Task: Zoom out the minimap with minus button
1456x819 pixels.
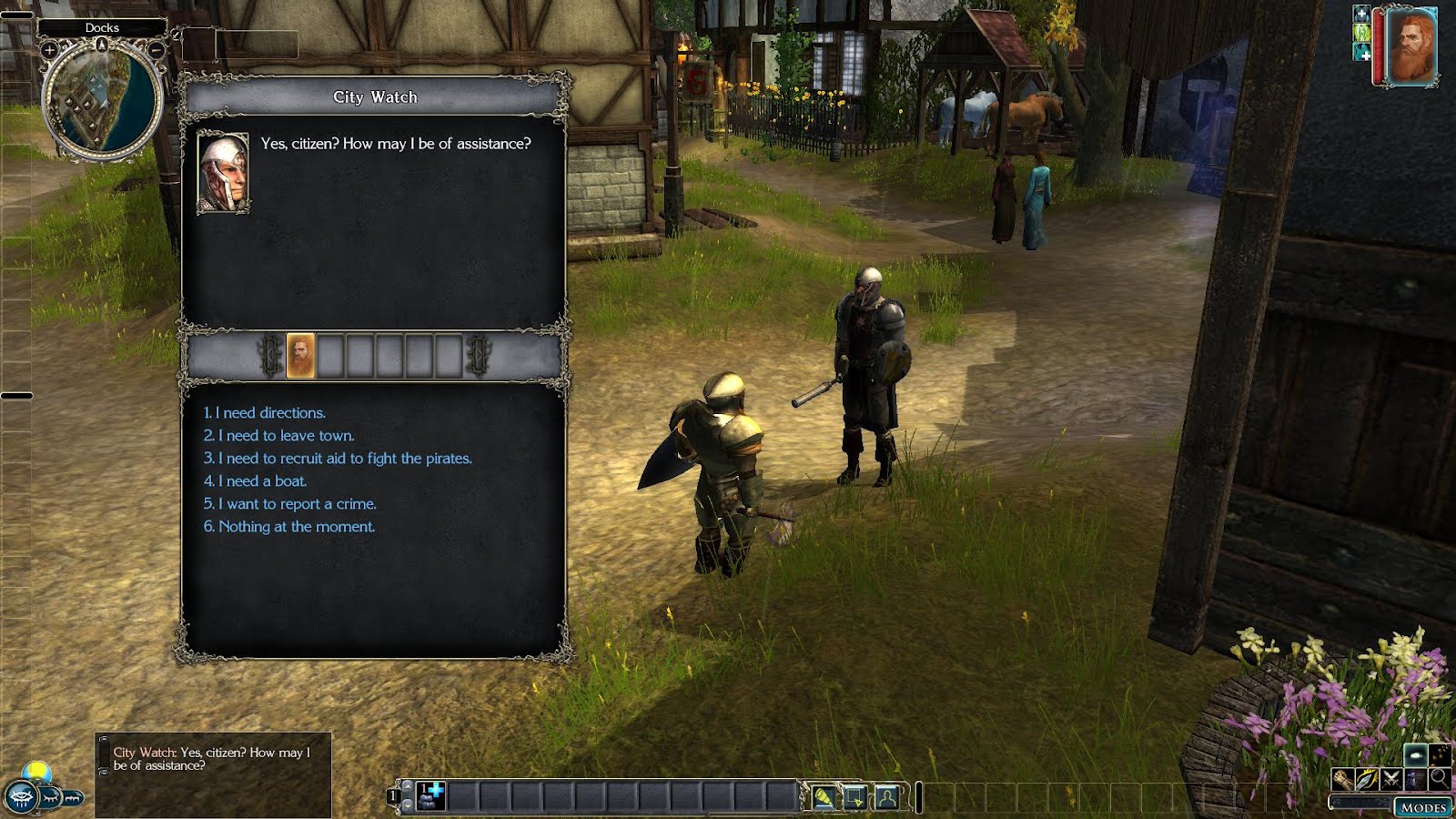Action: 157,51
